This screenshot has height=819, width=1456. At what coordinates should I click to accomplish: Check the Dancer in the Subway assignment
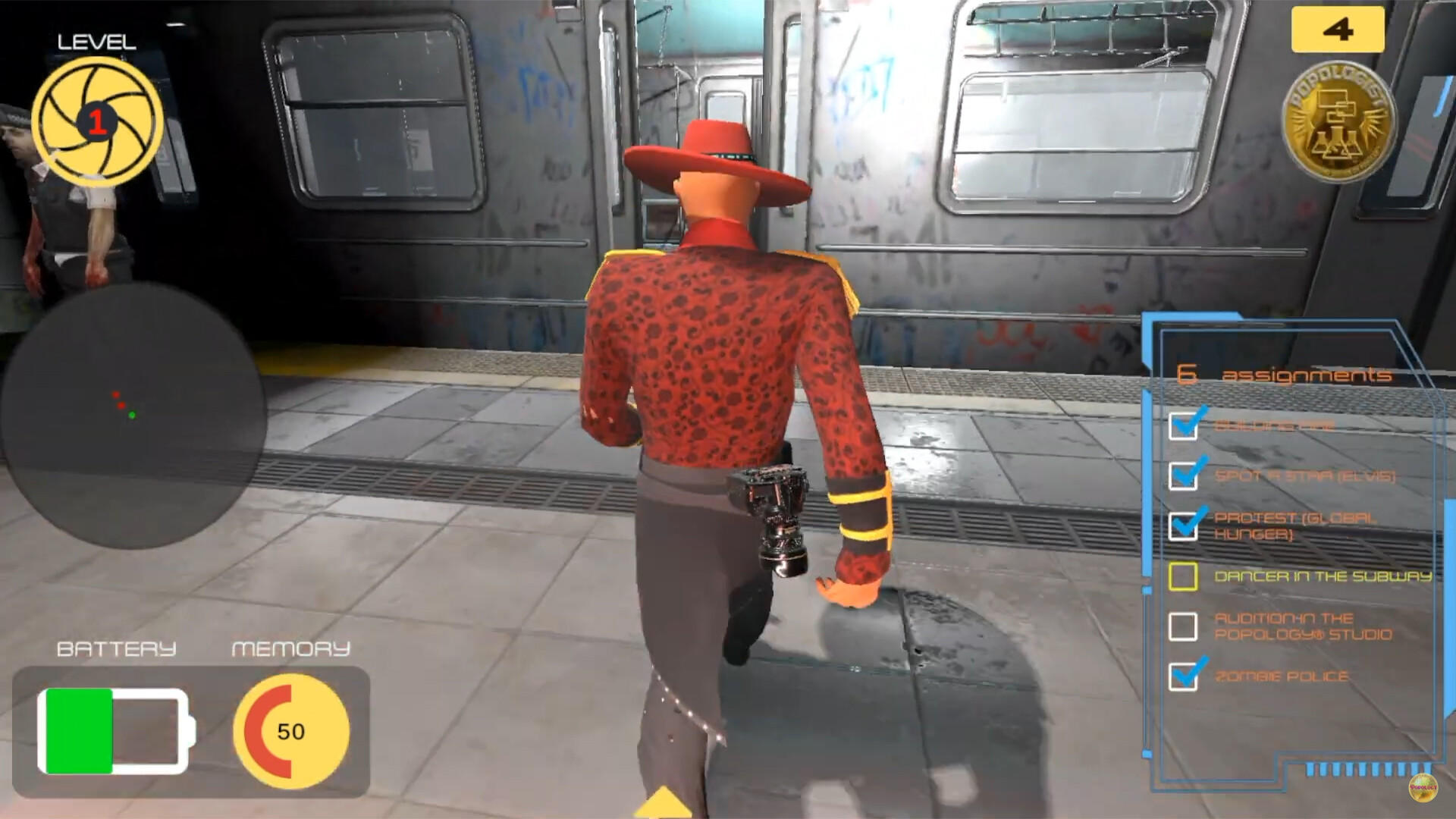coord(1183,577)
